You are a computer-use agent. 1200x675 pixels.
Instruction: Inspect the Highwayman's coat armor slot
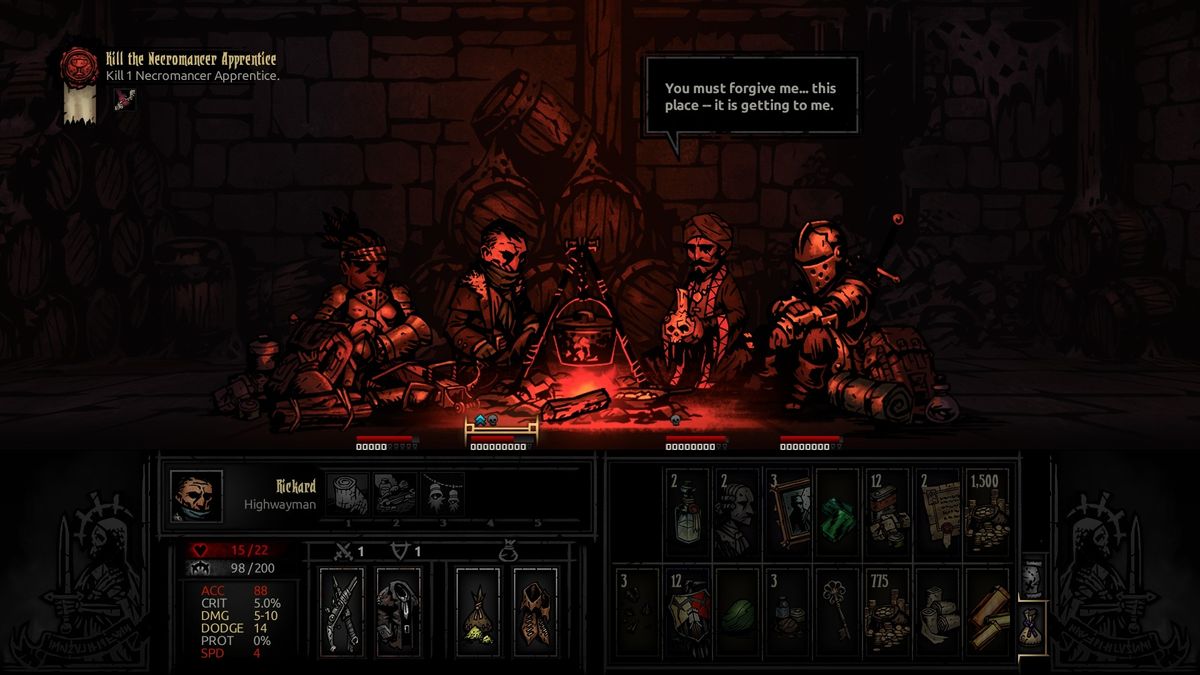click(399, 611)
